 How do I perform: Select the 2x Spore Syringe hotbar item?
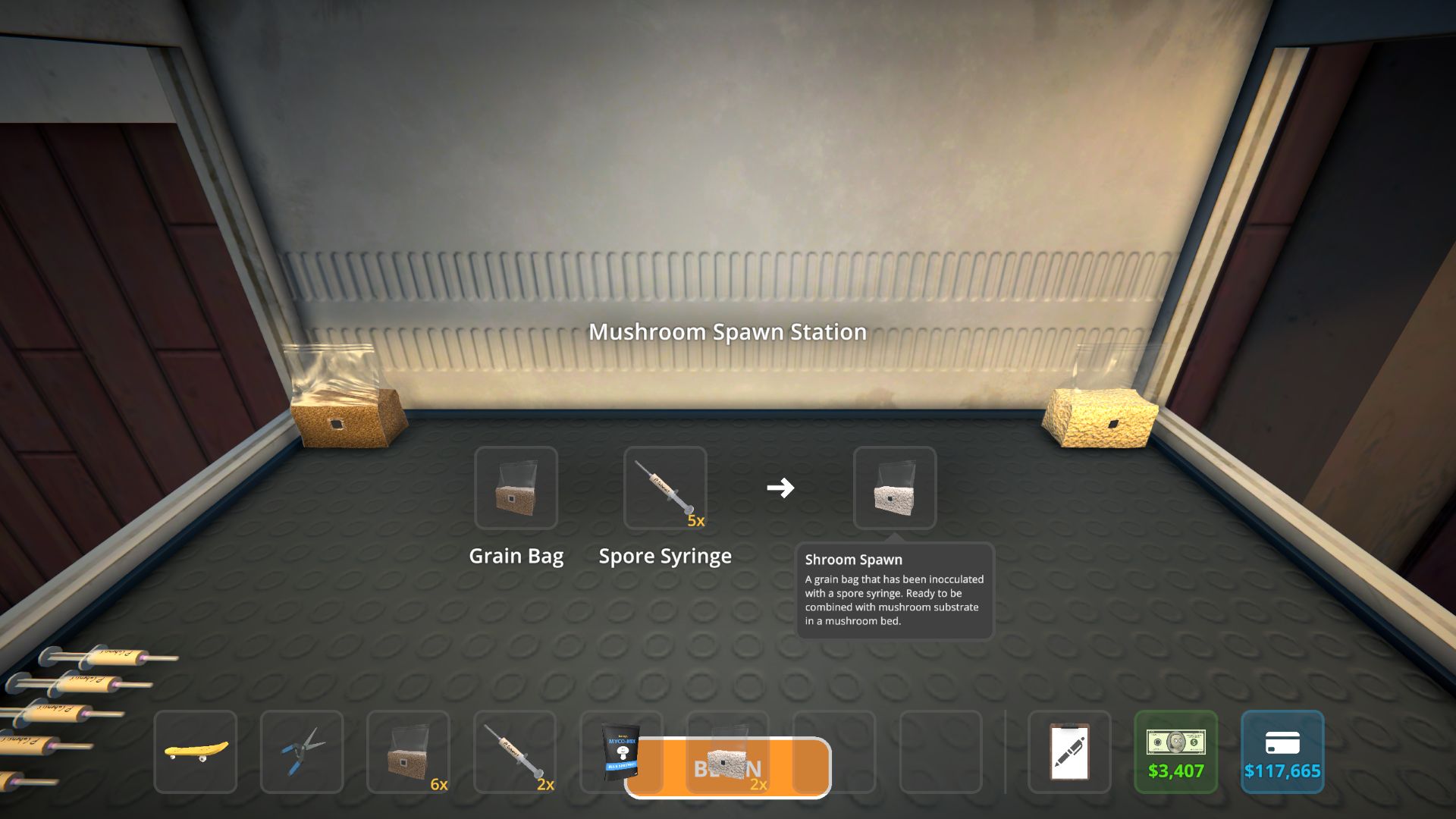pos(516,752)
